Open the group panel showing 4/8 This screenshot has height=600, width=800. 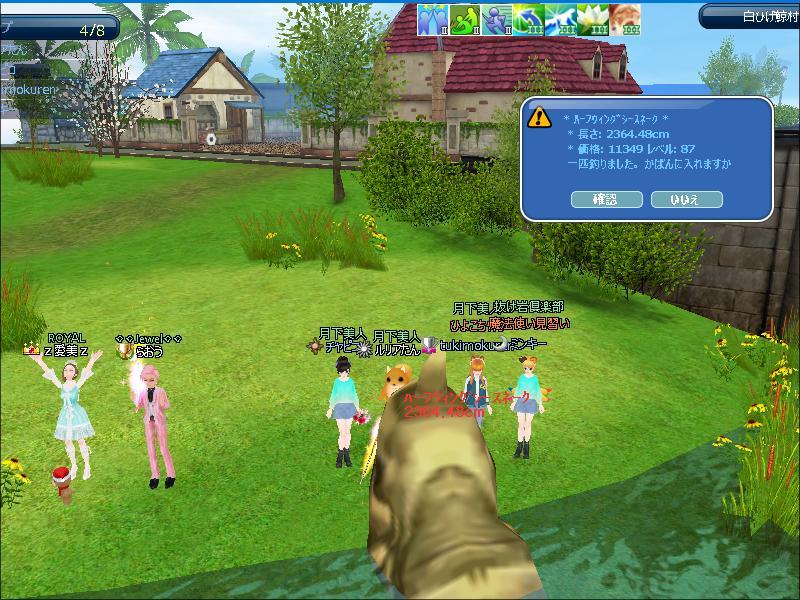pyautogui.click(x=58, y=29)
